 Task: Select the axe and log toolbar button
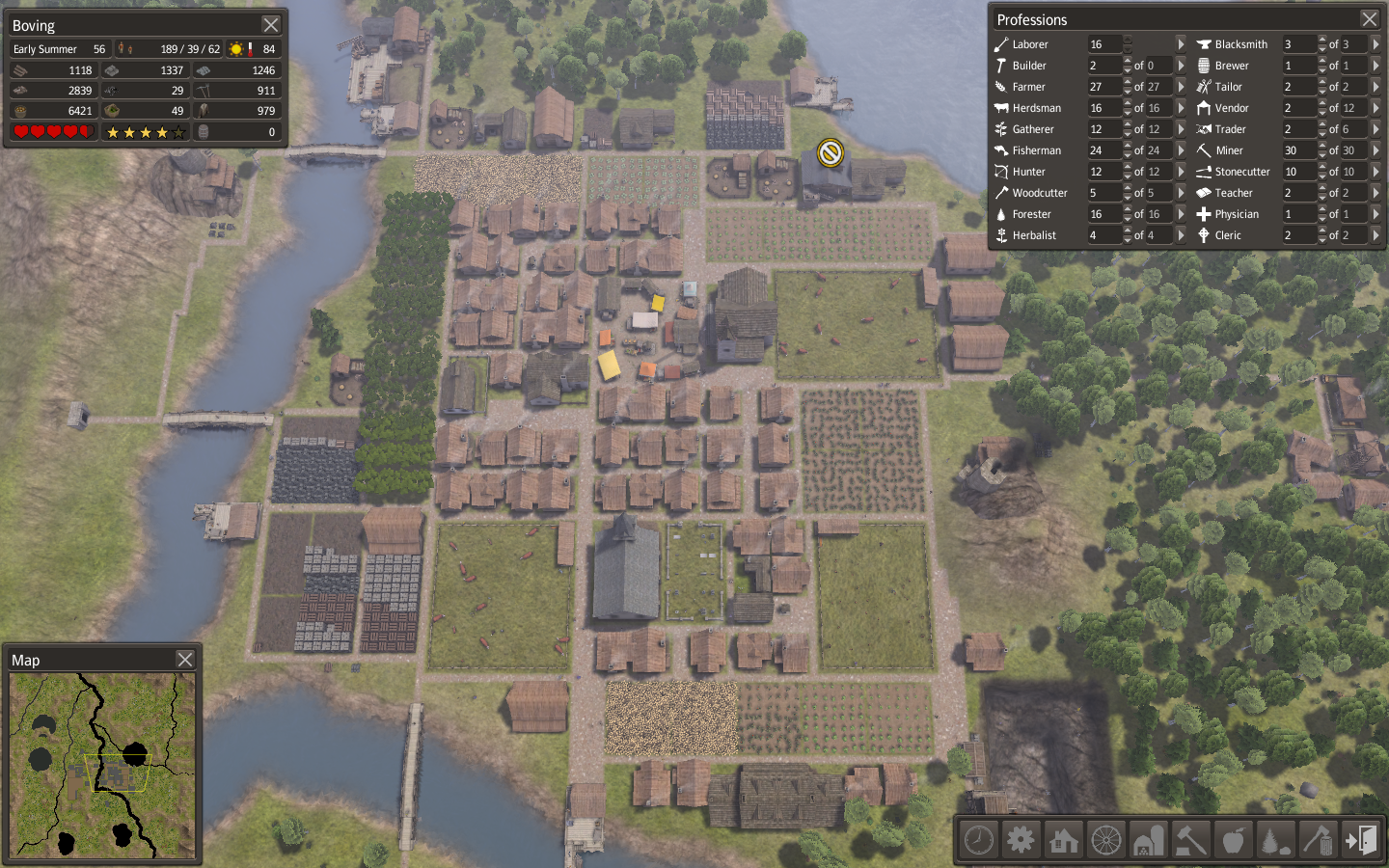(x=1318, y=840)
